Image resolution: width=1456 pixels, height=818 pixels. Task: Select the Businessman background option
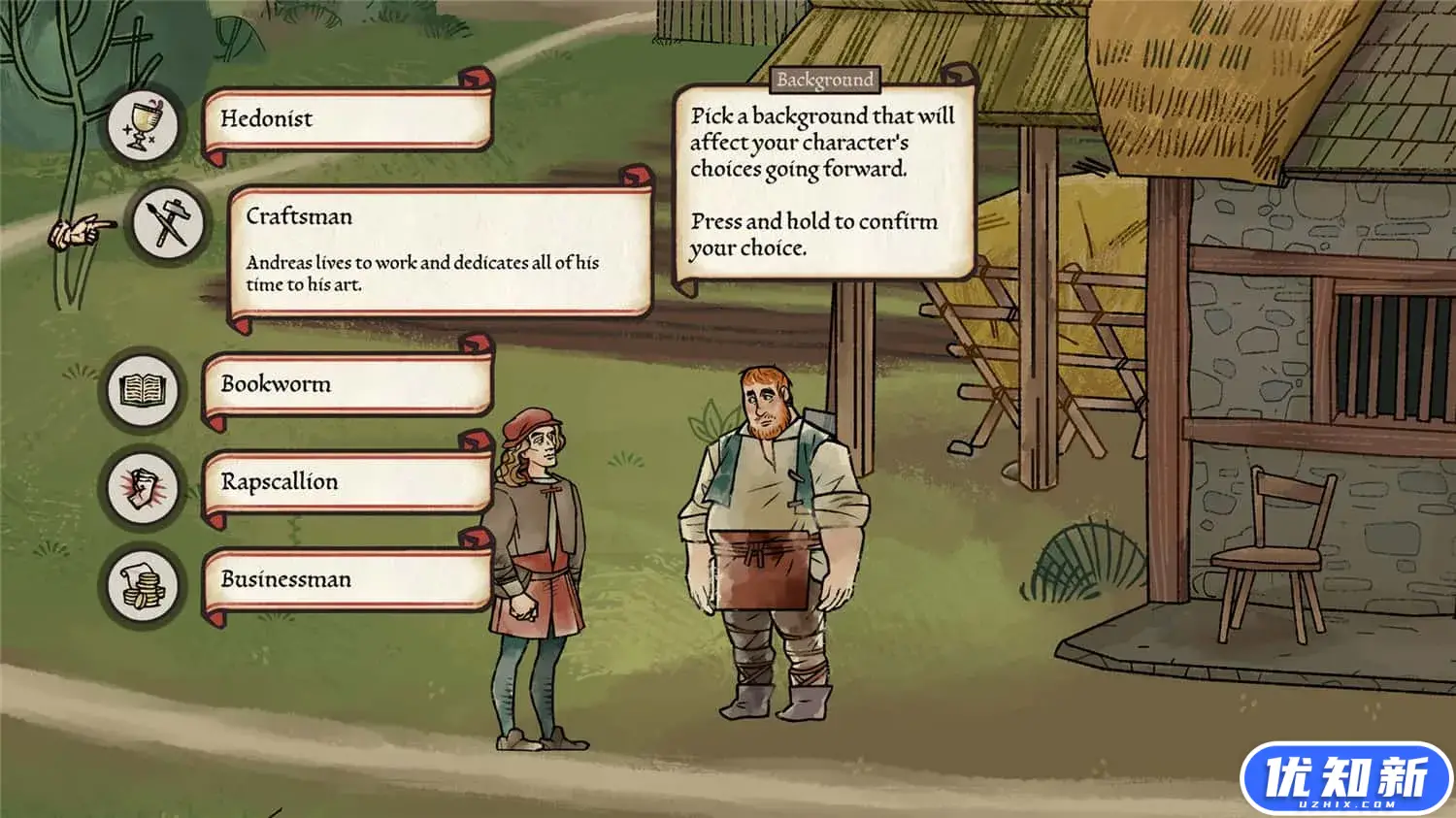tap(347, 580)
